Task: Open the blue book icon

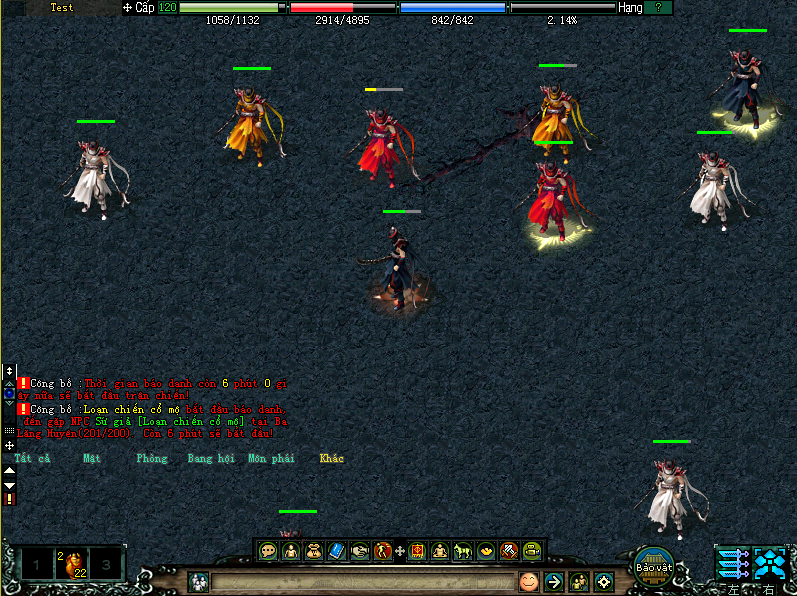Action: pyautogui.click(x=337, y=550)
